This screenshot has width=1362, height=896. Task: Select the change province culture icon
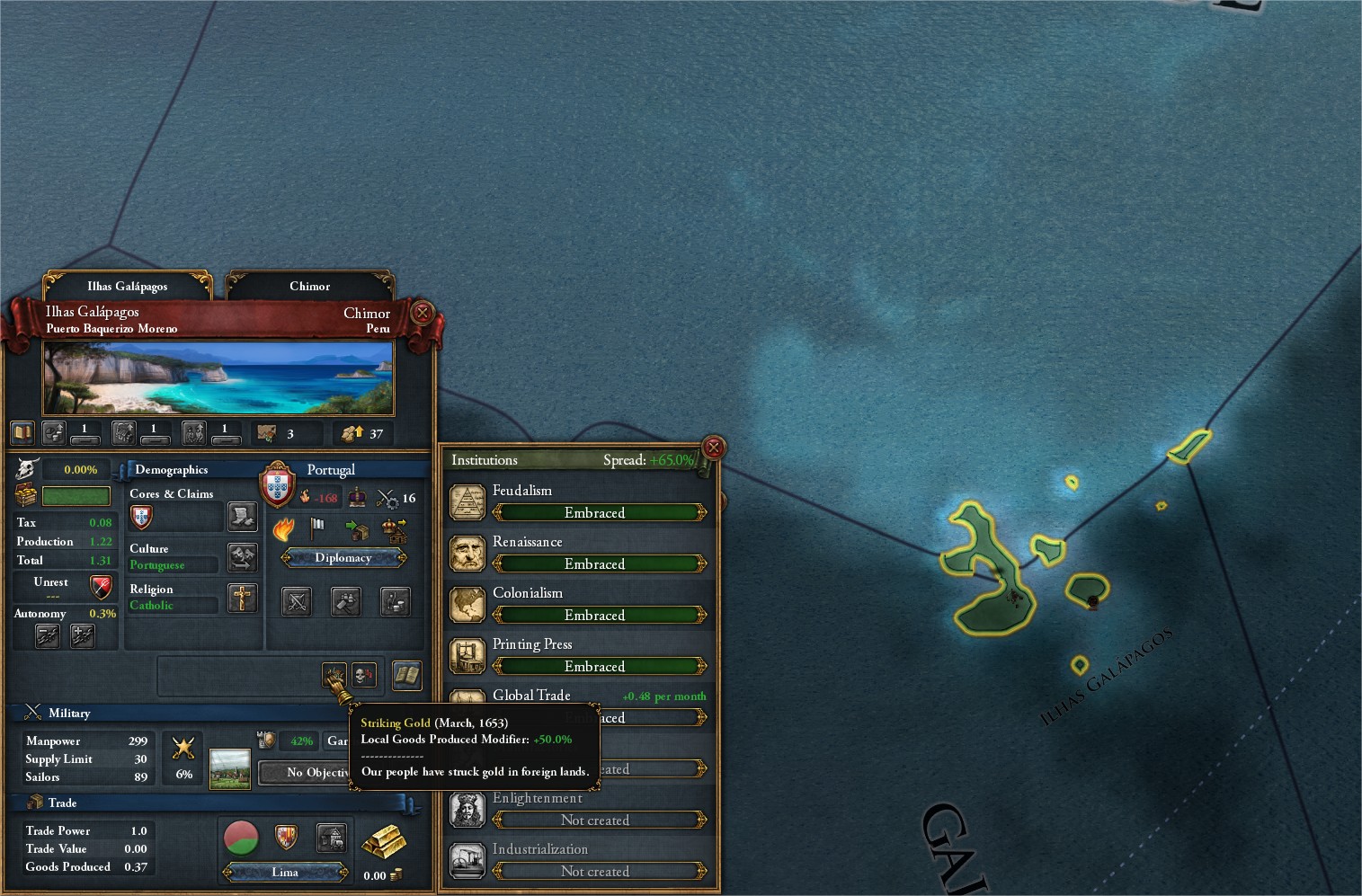point(244,559)
